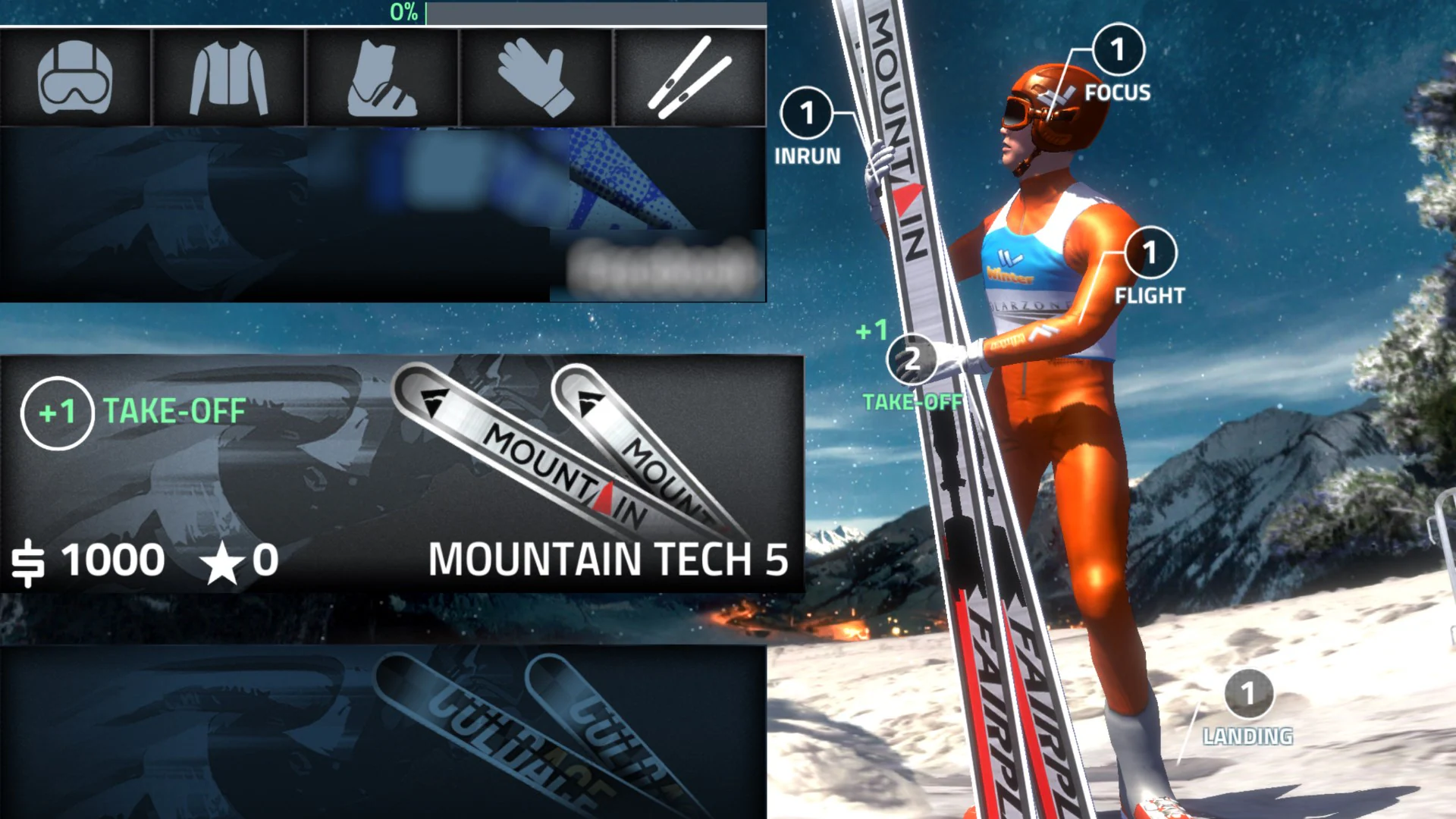This screenshot has height=819, width=1456.
Task: Show the gloves equipment category
Action: [535, 77]
